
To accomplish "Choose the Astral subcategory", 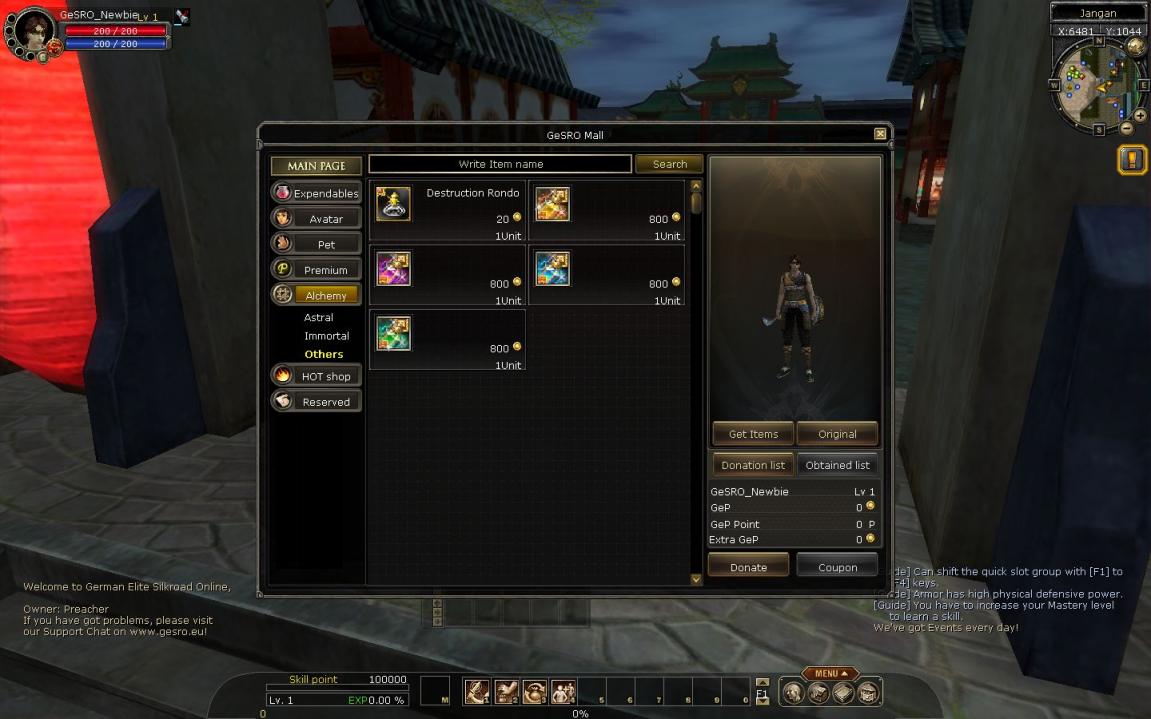I will (x=319, y=318).
